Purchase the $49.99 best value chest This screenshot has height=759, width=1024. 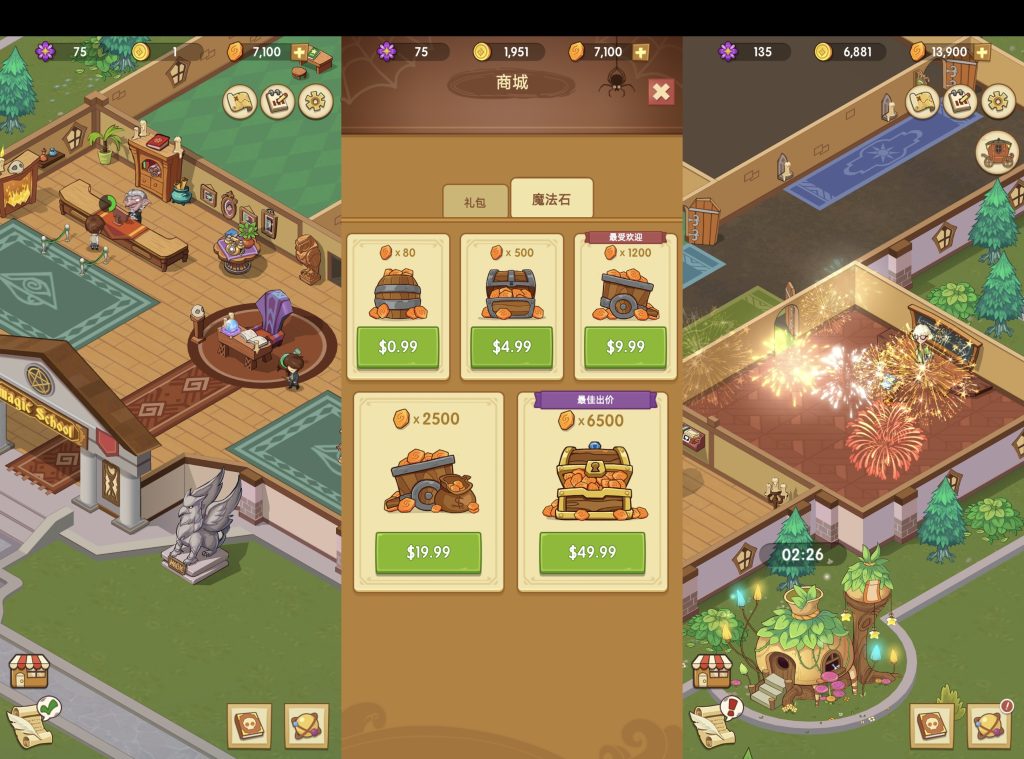[592, 552]
